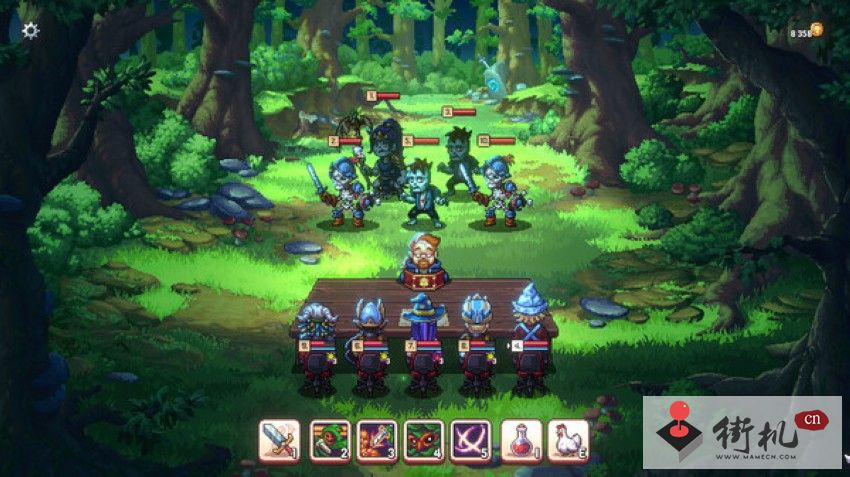Activate the green hooded figure skill
This screenshot has height=477, width=850.
pos(329,439)
